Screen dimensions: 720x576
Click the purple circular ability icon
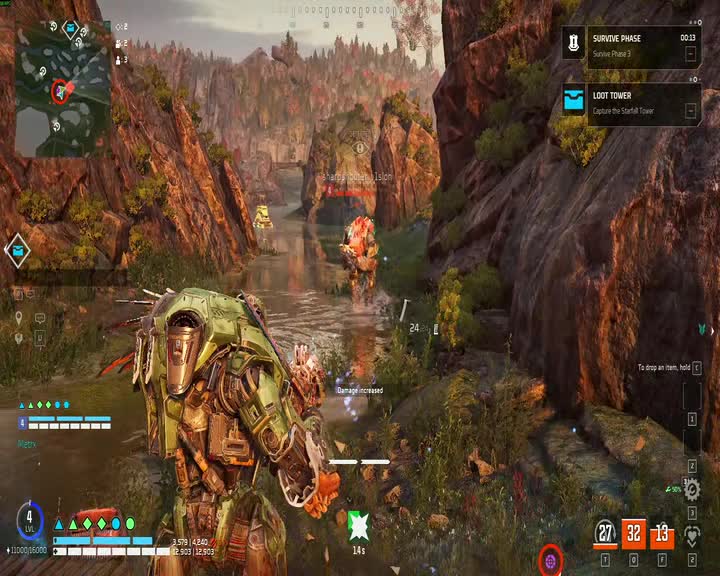[x=550, y=559]
